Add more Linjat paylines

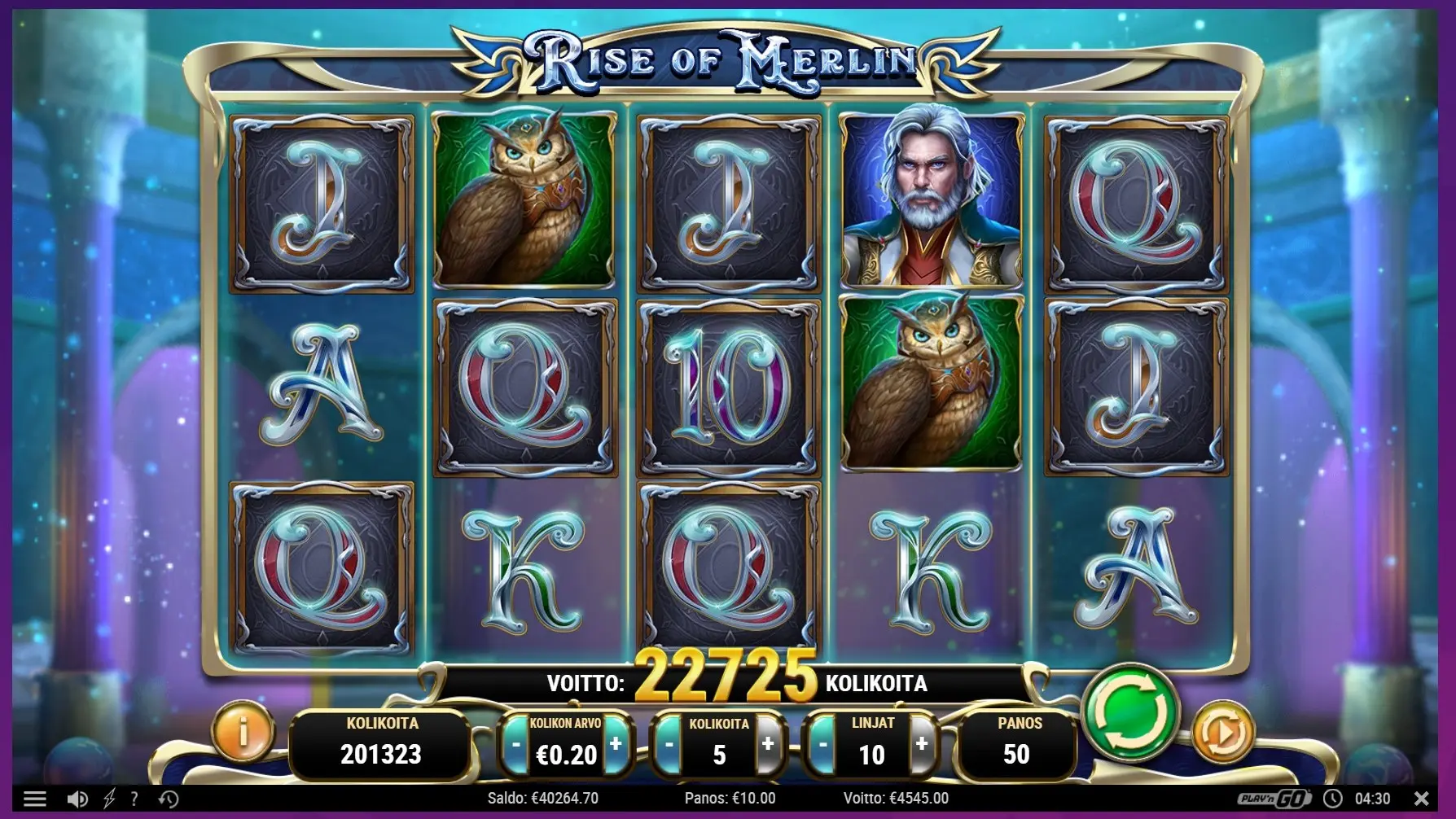tap(922, 744)
